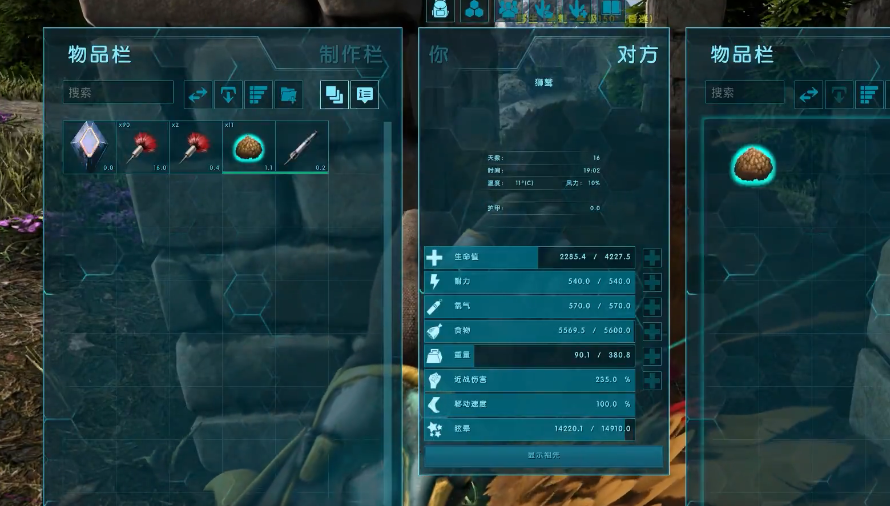
Task: Add a point to 近战伤害 melee damage
Action: coord(652,380)
